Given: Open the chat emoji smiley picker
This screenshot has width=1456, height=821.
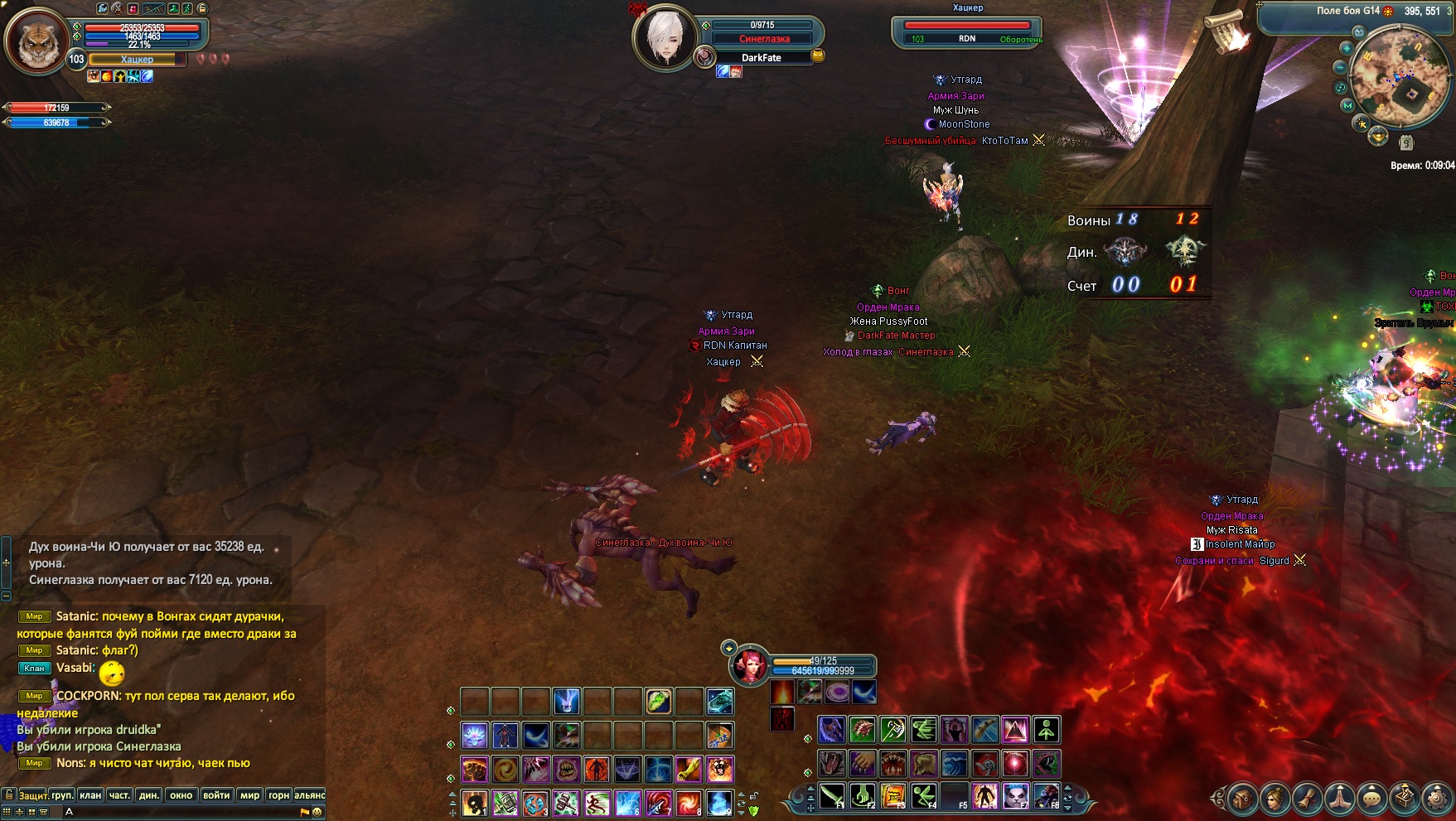Looking at the screenshot, I should coord(317,812).
